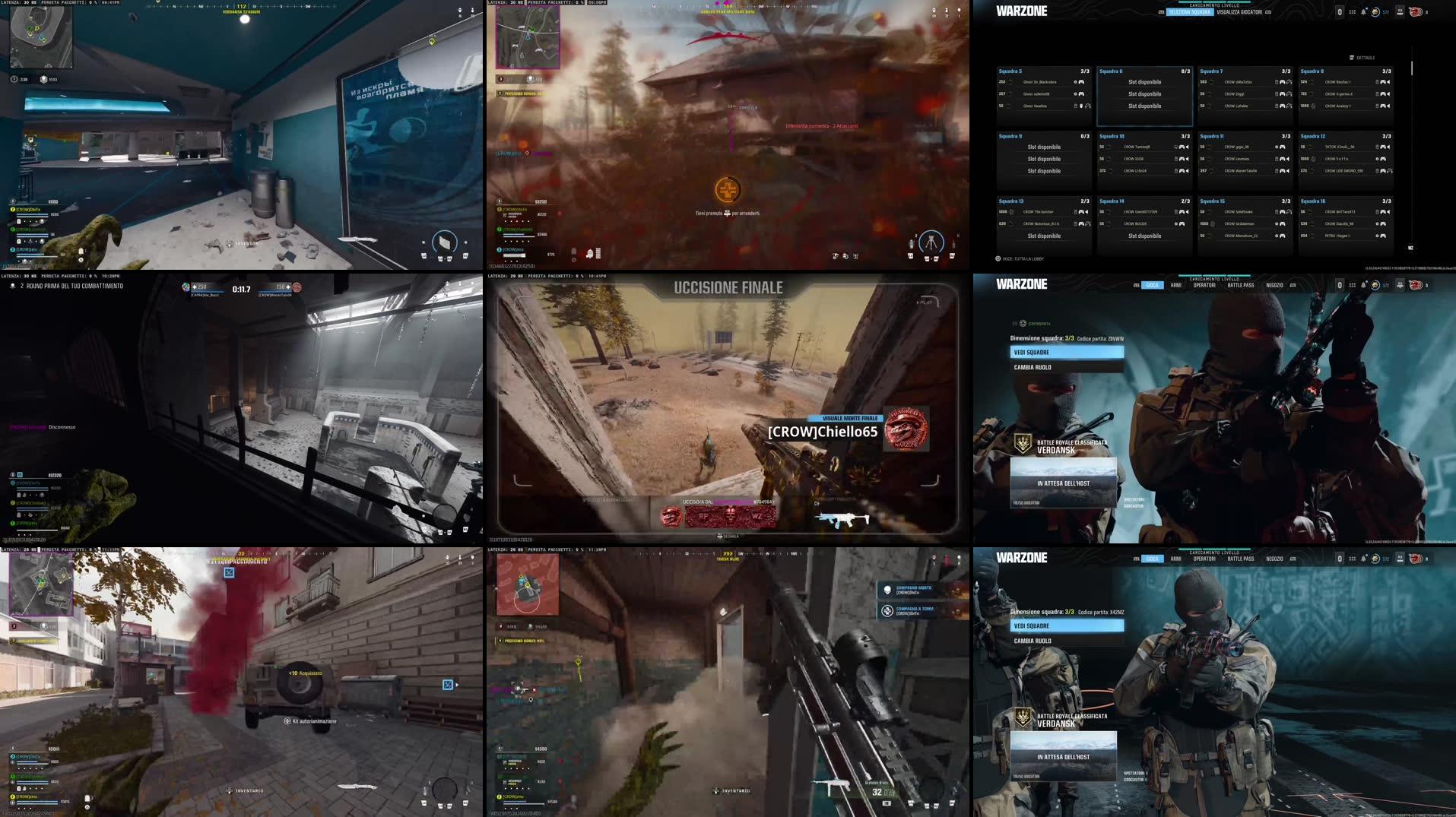Click the controller icon beside CROW IGOR
Image resolution: width=1456 pixels, height=817 pixels.
[x=1184, y=159]
